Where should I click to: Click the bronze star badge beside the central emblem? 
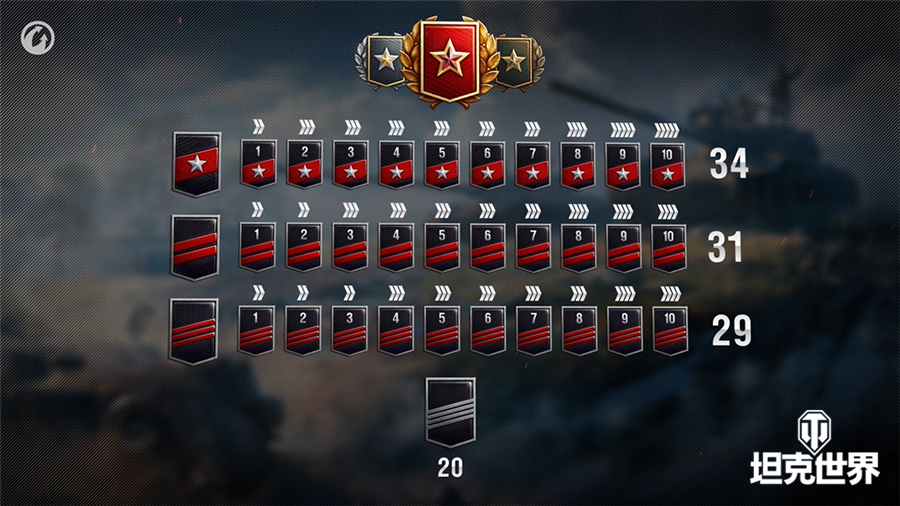coord(514,62)
